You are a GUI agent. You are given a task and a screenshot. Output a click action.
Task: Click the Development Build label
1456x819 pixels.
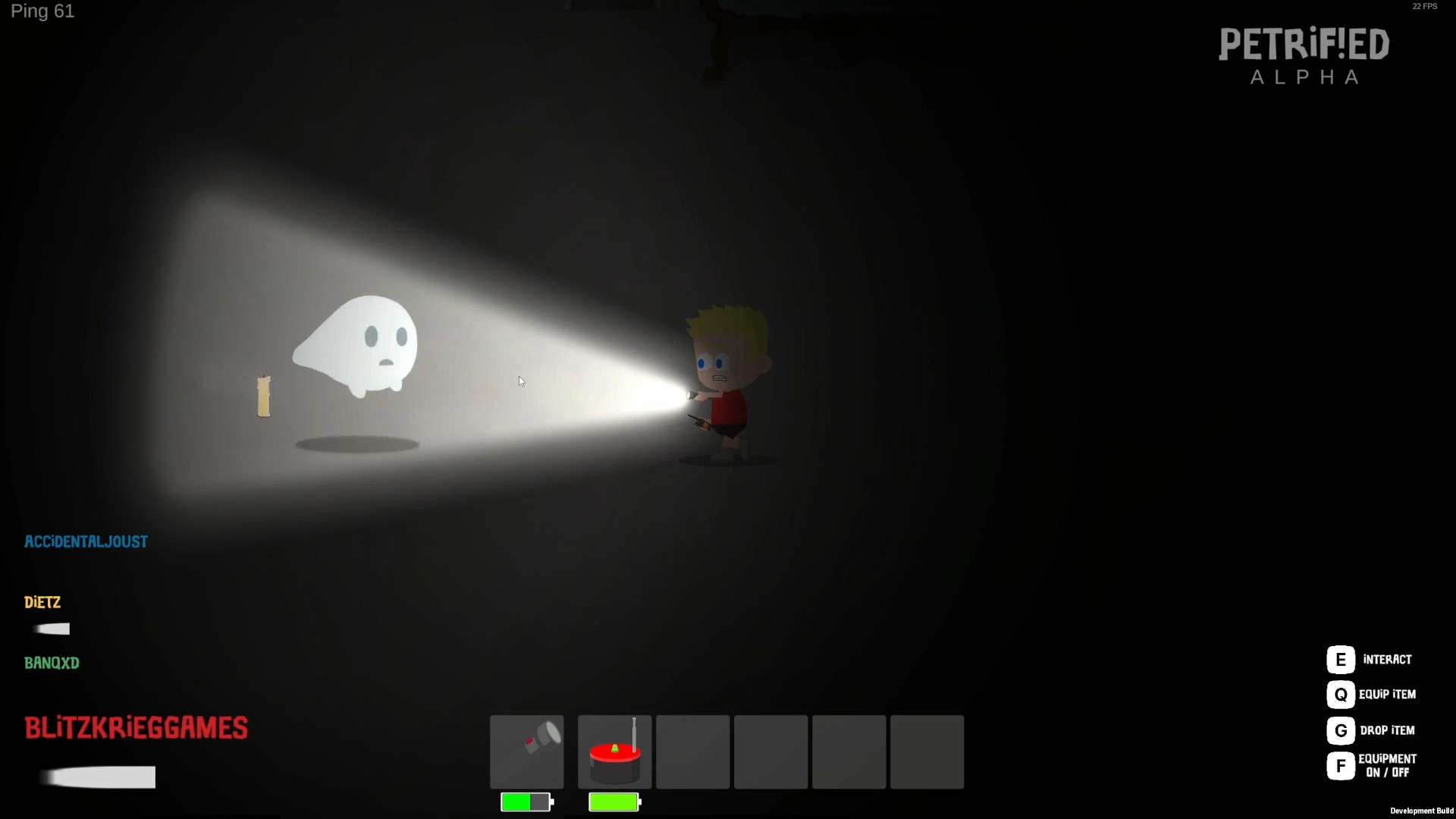(x=1421, y=811)
